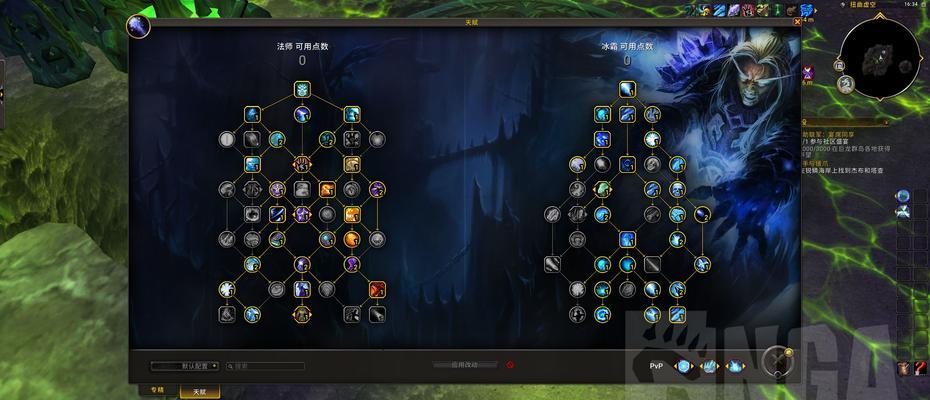Close the talent window

click(796, 21)
